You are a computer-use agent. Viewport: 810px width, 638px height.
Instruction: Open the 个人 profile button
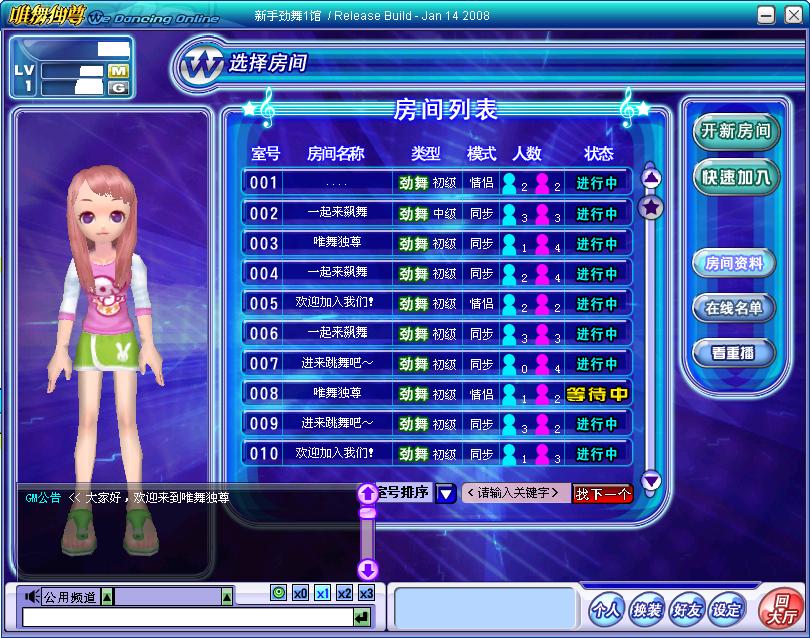coord(606,609)
